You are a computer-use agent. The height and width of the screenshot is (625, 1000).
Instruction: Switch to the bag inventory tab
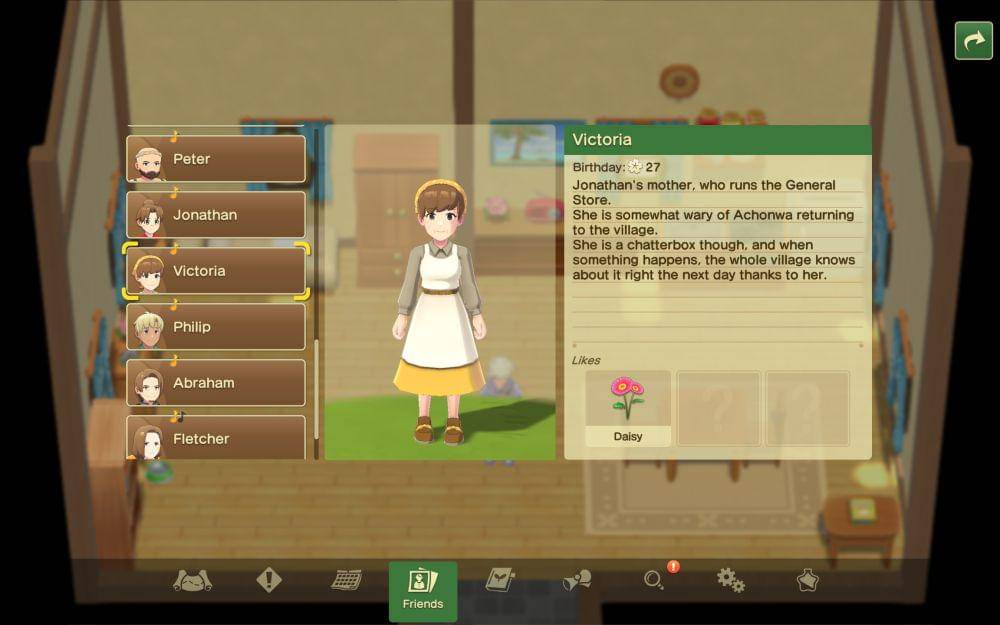coord(192,580)
